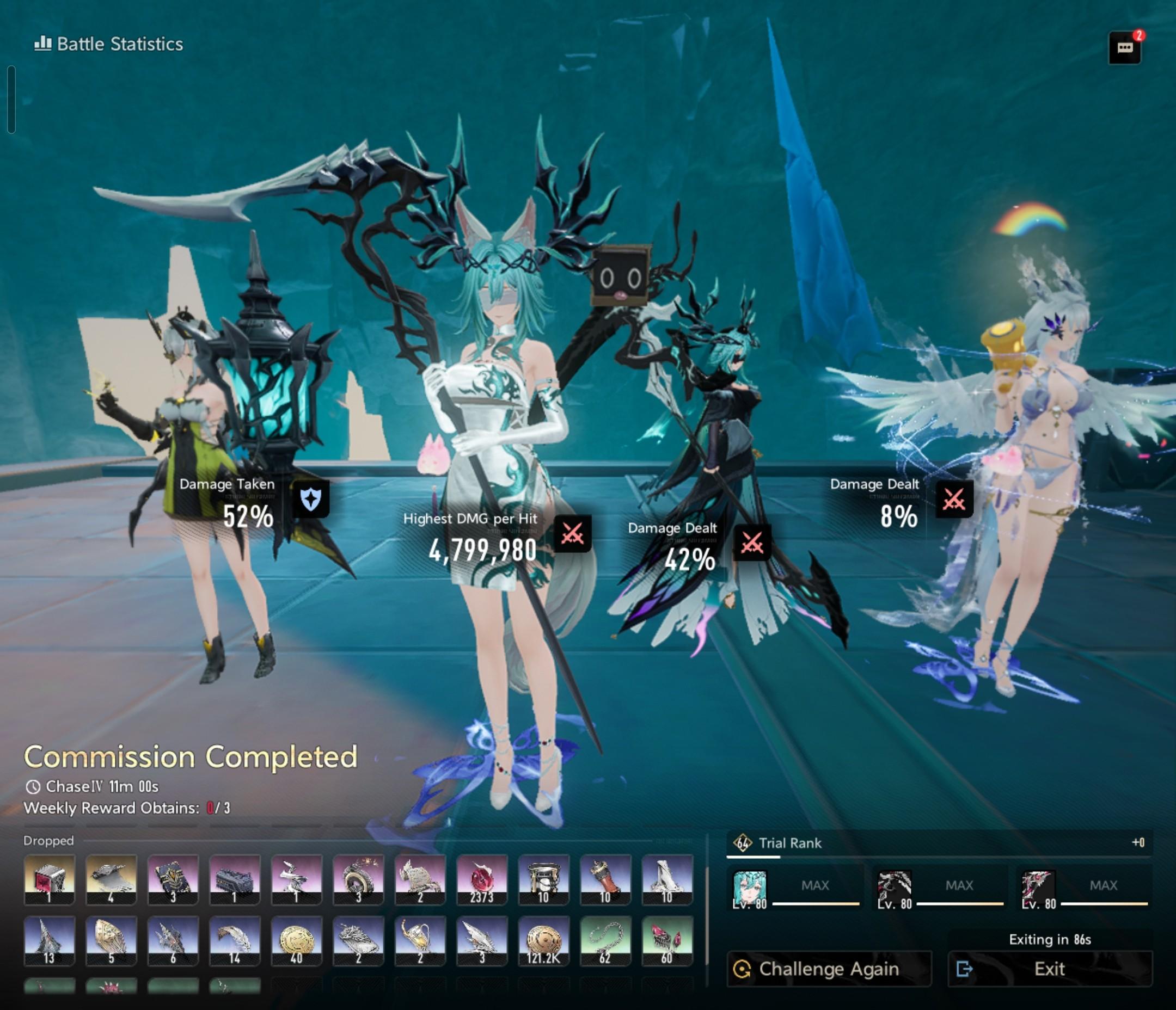1176x1010 pixels.
Task: Click crossed swords icon beside Highest DMG per Hit
Action: click(572, 534)
